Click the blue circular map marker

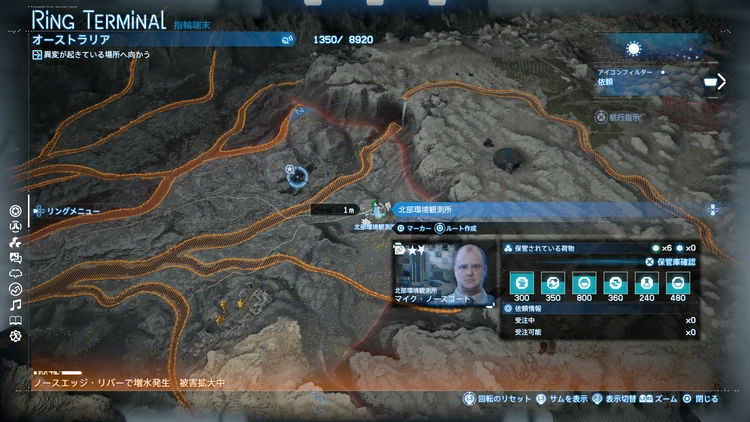pyautogui.click(x=297, y=177)
